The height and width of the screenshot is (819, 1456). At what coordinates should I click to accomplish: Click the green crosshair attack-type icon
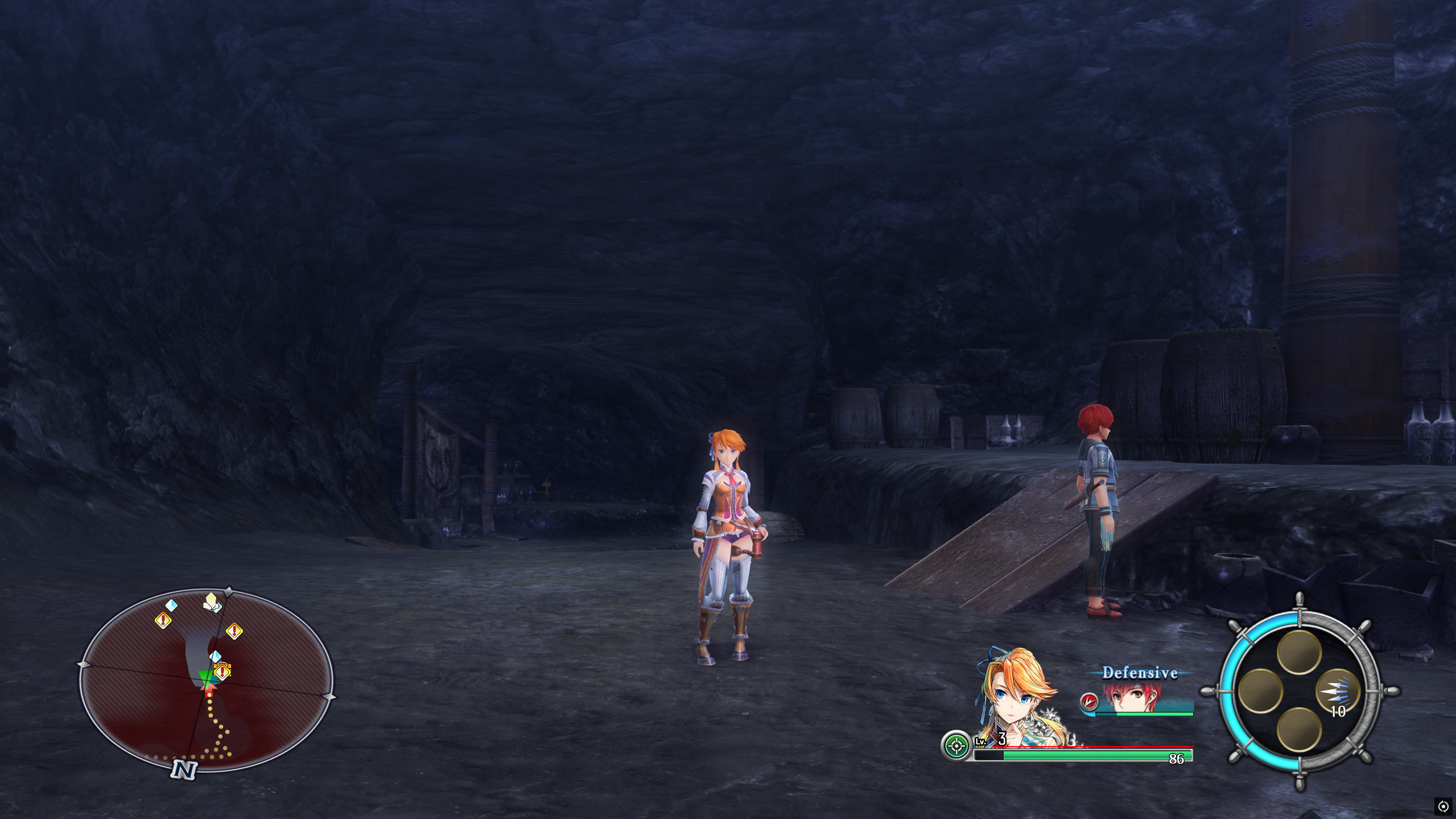point(956,746)
